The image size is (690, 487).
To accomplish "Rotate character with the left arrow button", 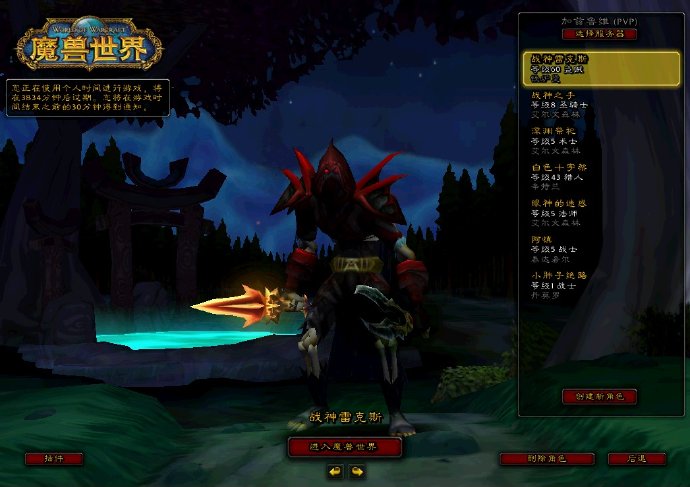I will [335, 471].
